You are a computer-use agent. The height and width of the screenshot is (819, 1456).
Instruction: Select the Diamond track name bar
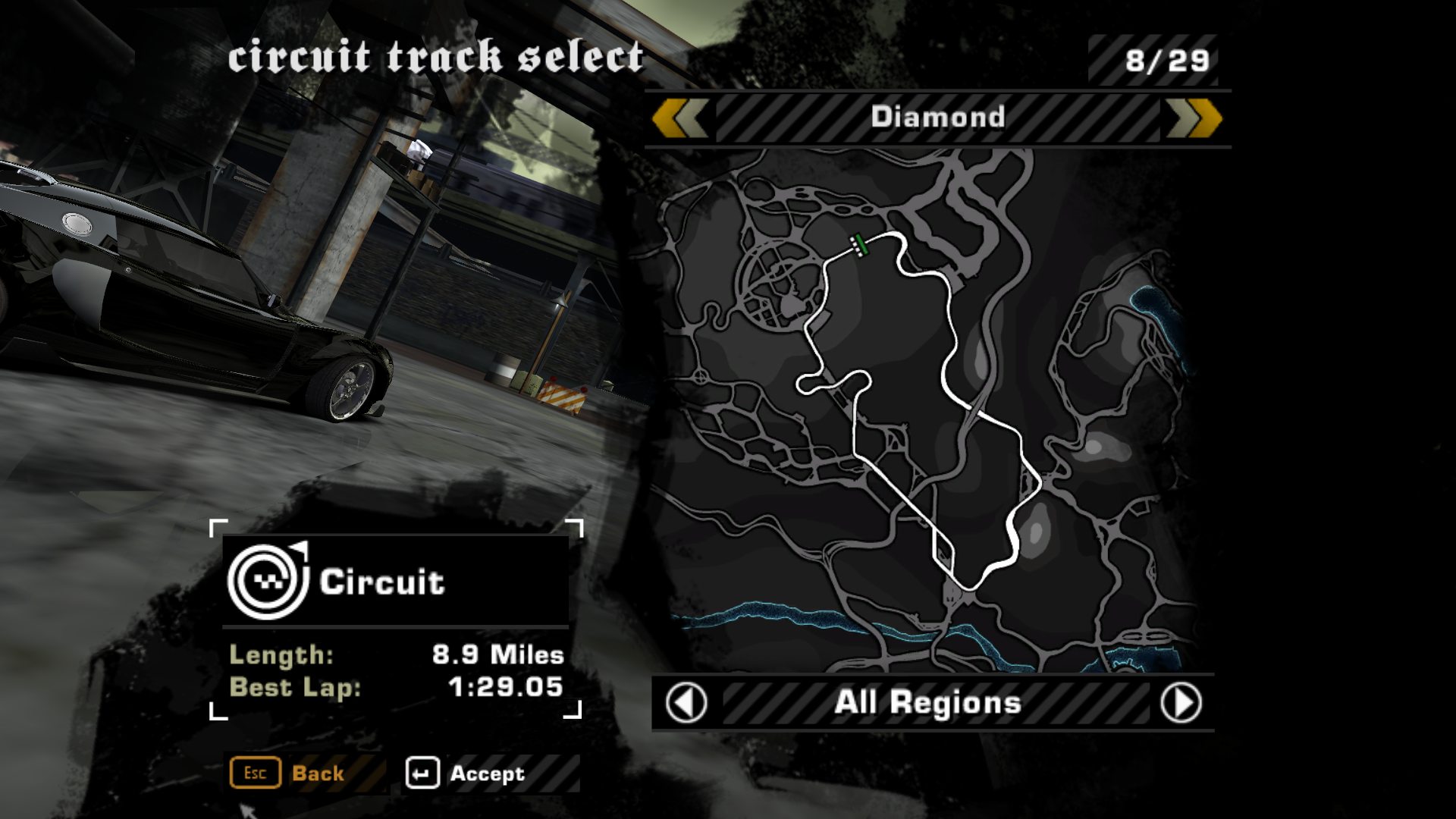coord(937,118)
